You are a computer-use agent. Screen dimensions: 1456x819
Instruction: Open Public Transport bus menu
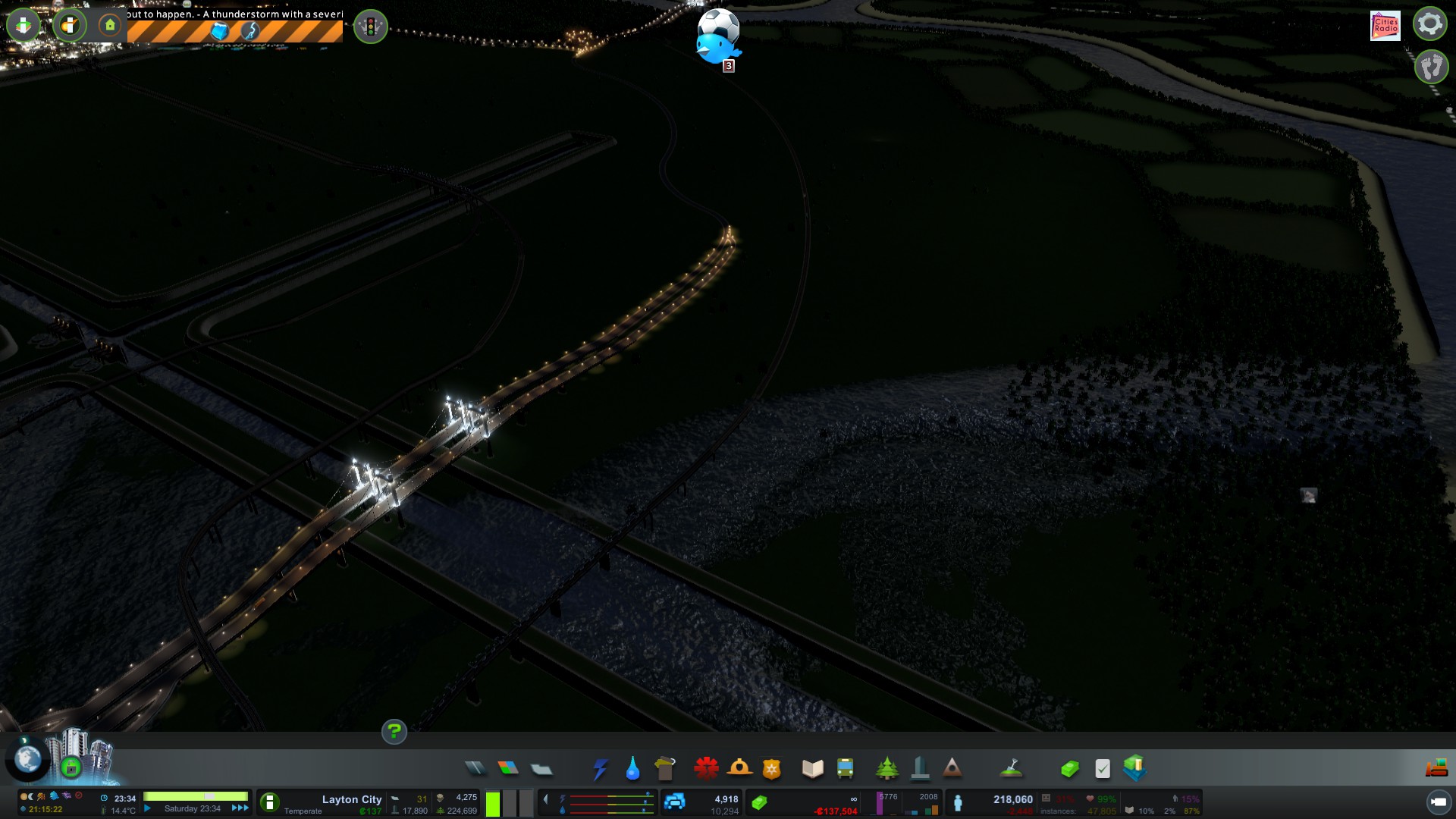pos(845,769)
